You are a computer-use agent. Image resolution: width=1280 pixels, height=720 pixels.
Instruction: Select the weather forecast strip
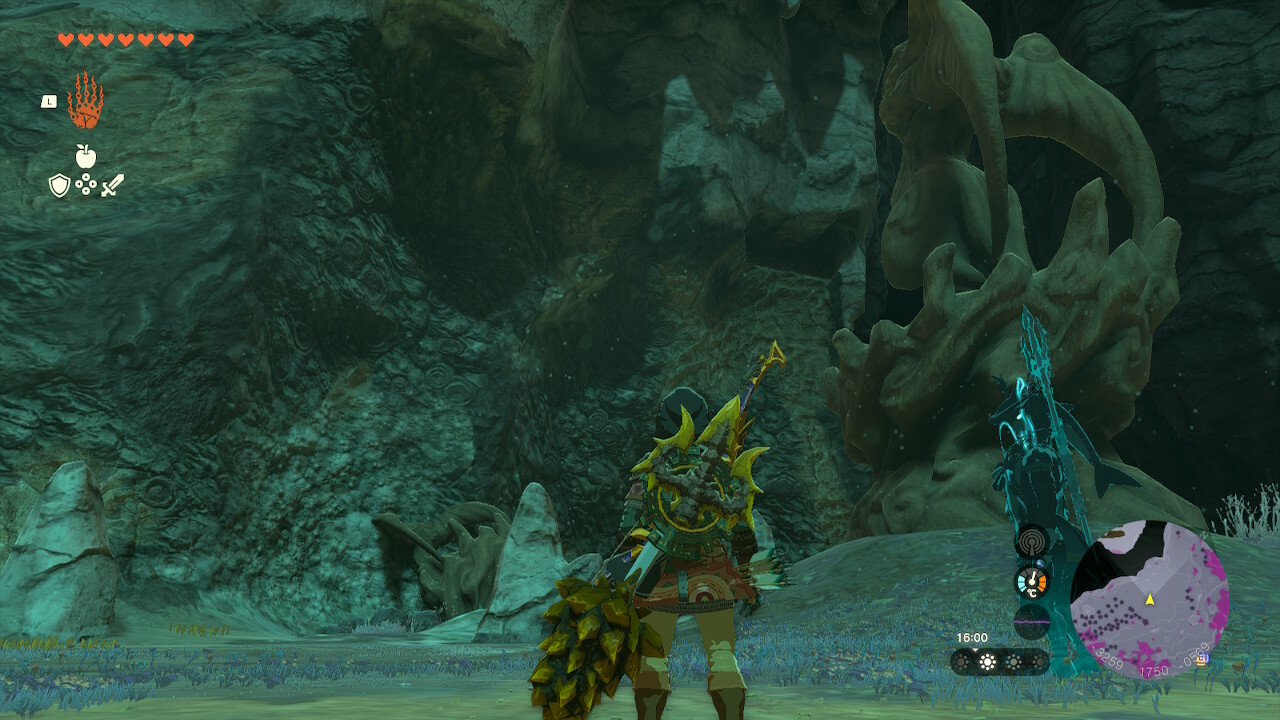pos(999,661)
